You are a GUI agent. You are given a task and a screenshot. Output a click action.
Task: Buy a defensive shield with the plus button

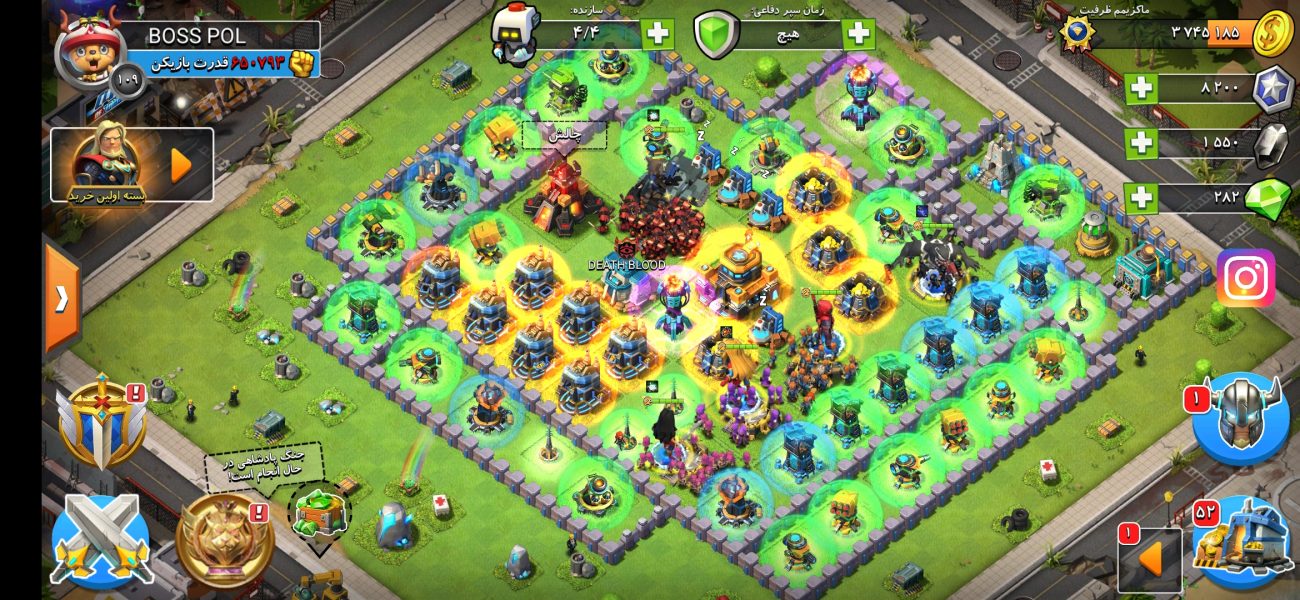858,34
